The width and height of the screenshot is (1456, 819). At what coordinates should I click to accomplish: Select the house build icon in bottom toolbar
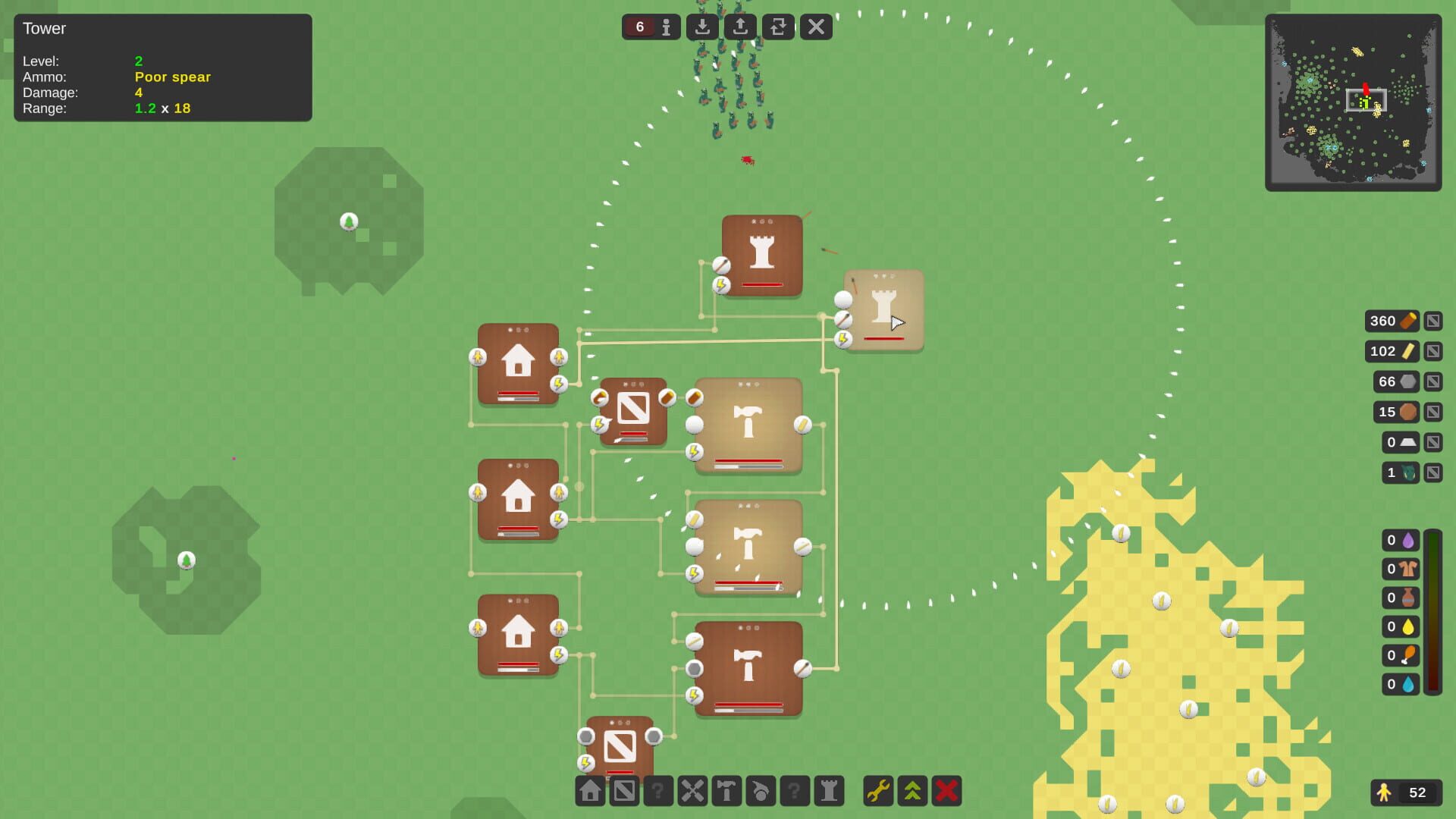click(591, 791)
